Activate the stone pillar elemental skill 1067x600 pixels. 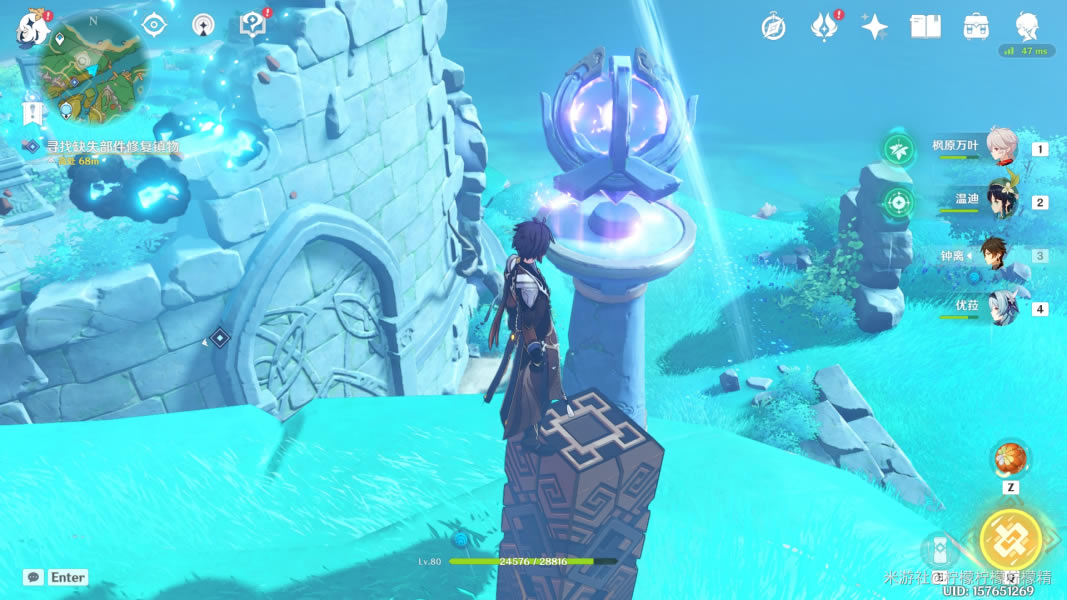pyautogui.click(x=940, y=549)
